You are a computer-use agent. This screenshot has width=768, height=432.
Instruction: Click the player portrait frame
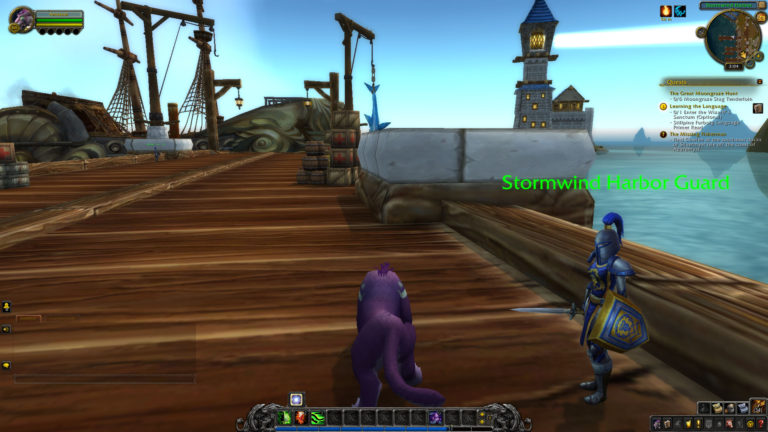21,18
